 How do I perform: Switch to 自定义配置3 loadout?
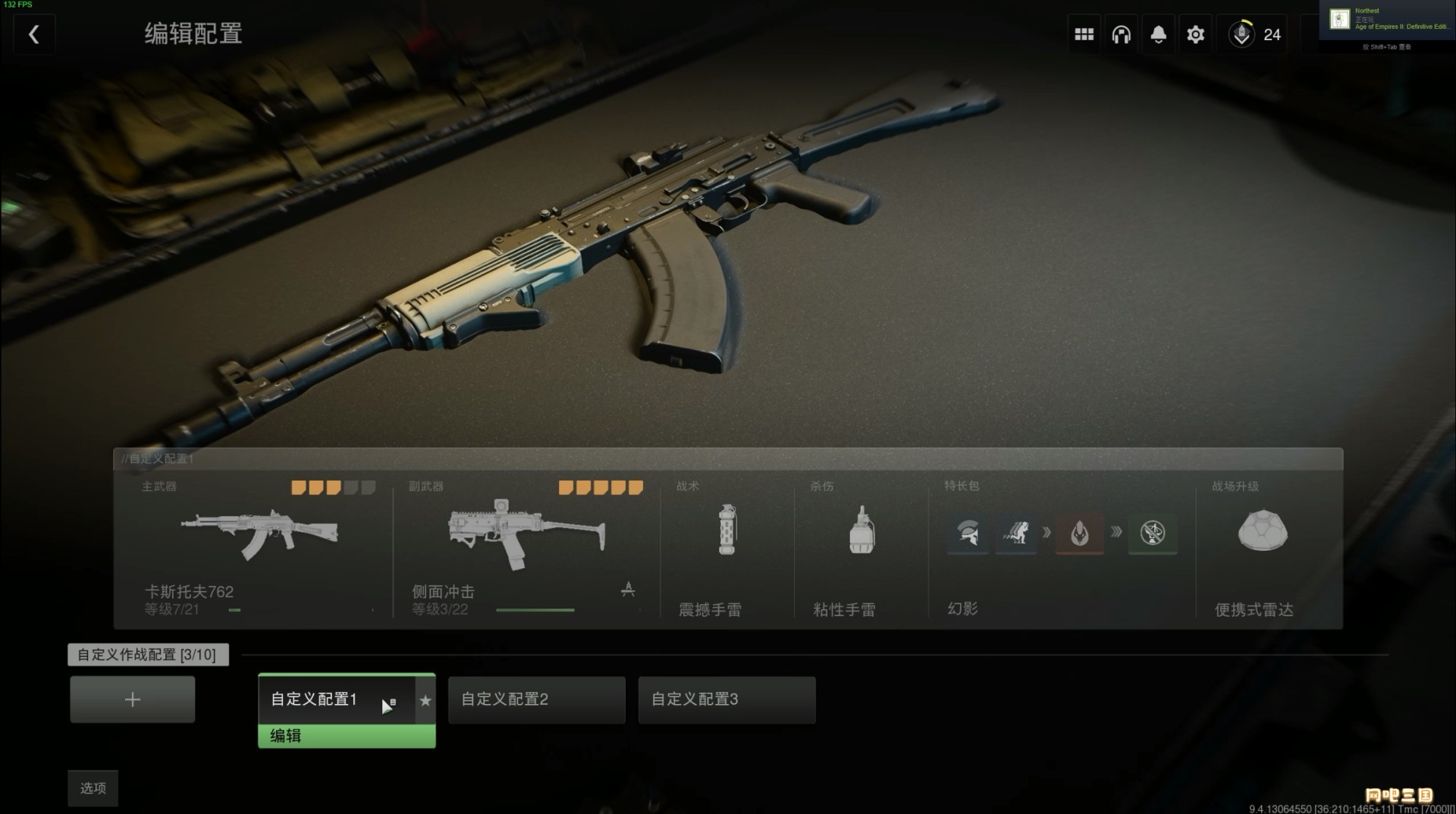(x=726, y=700)
